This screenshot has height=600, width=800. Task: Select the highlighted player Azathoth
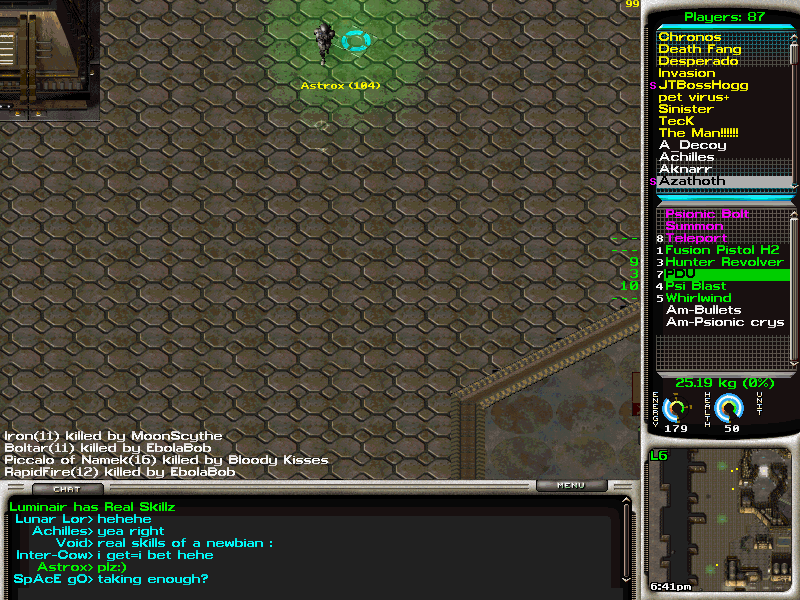(692, 181)
